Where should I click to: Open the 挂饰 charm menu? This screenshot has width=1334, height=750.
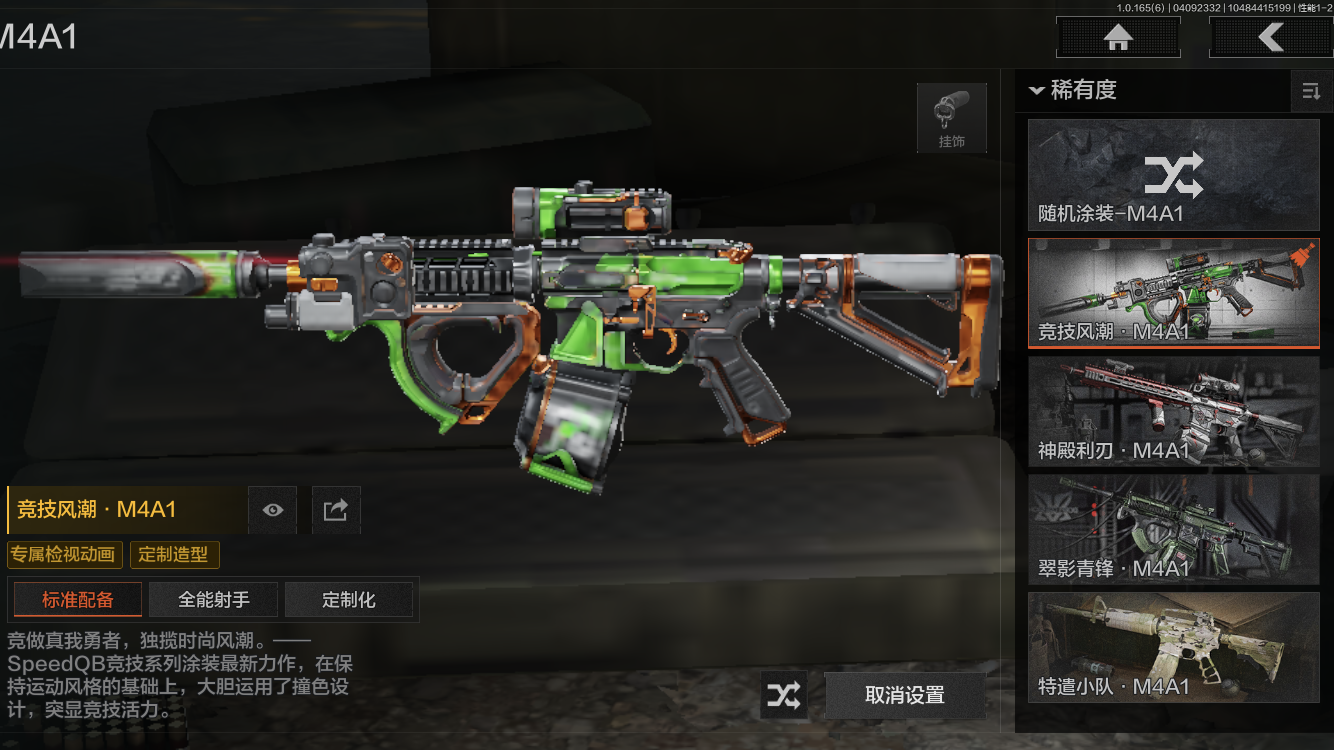(x=951, y=118)
